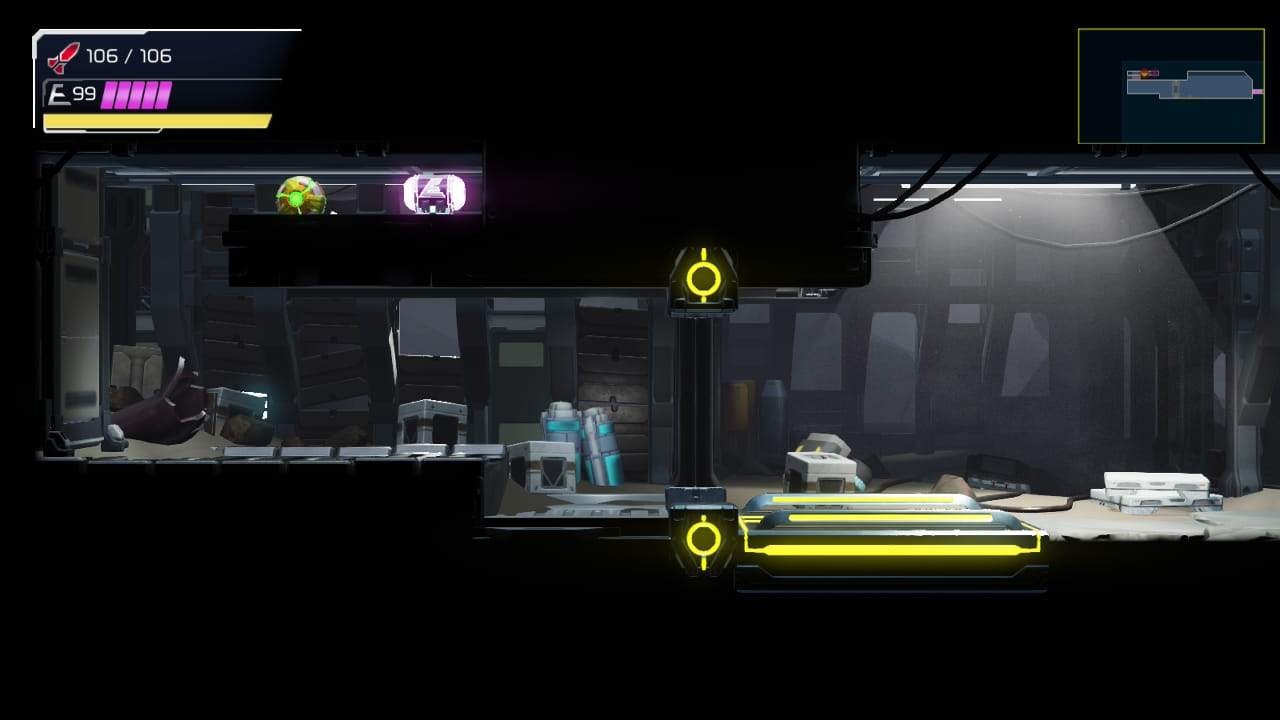Image resolution: width=1280 pixels, height=720 pixels.
Task: Select Samus's position marker on the minimap
Action: click(x=1145, y=74)
